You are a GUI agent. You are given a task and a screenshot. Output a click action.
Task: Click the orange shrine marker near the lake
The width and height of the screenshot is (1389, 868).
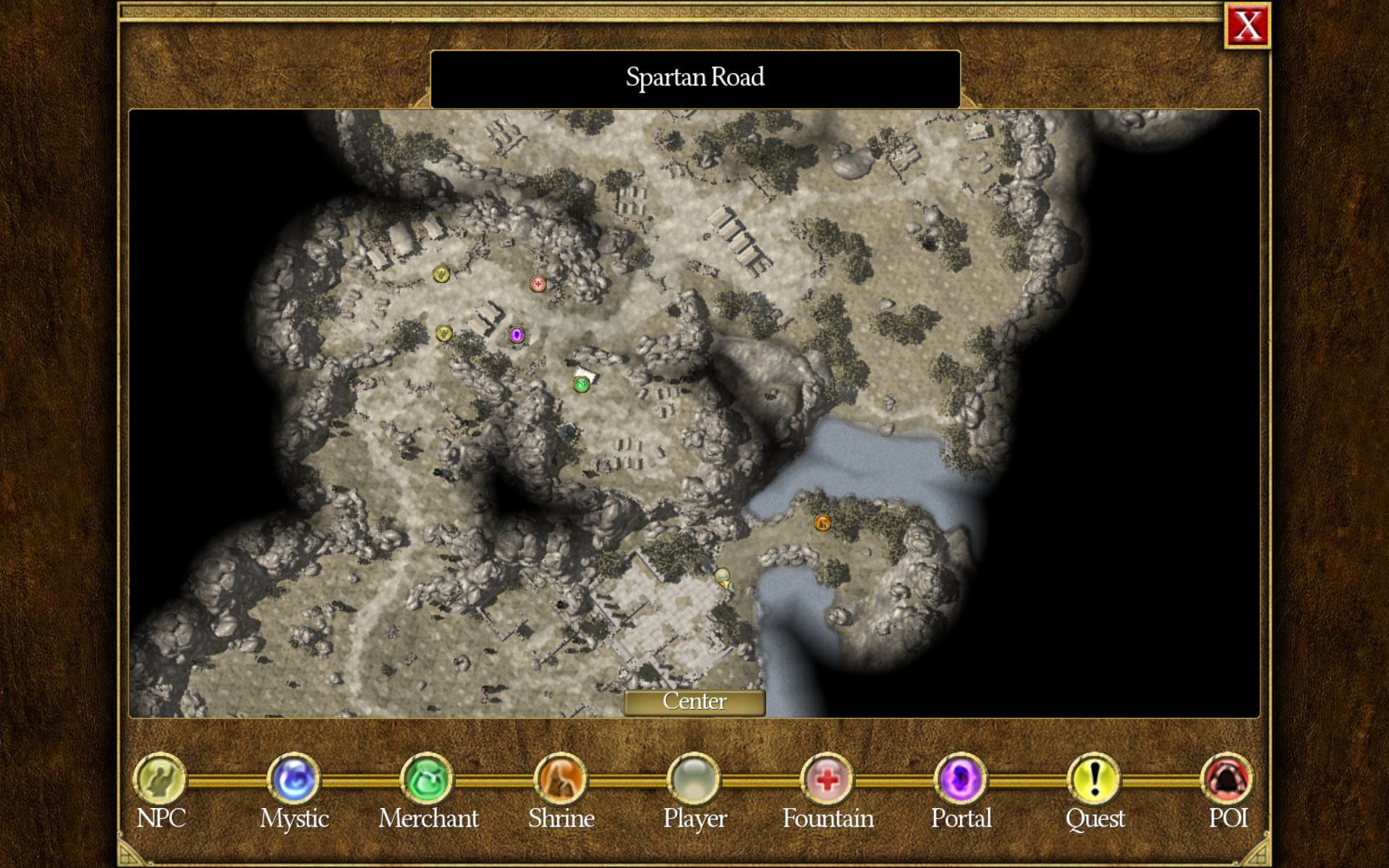coord(822,524)
